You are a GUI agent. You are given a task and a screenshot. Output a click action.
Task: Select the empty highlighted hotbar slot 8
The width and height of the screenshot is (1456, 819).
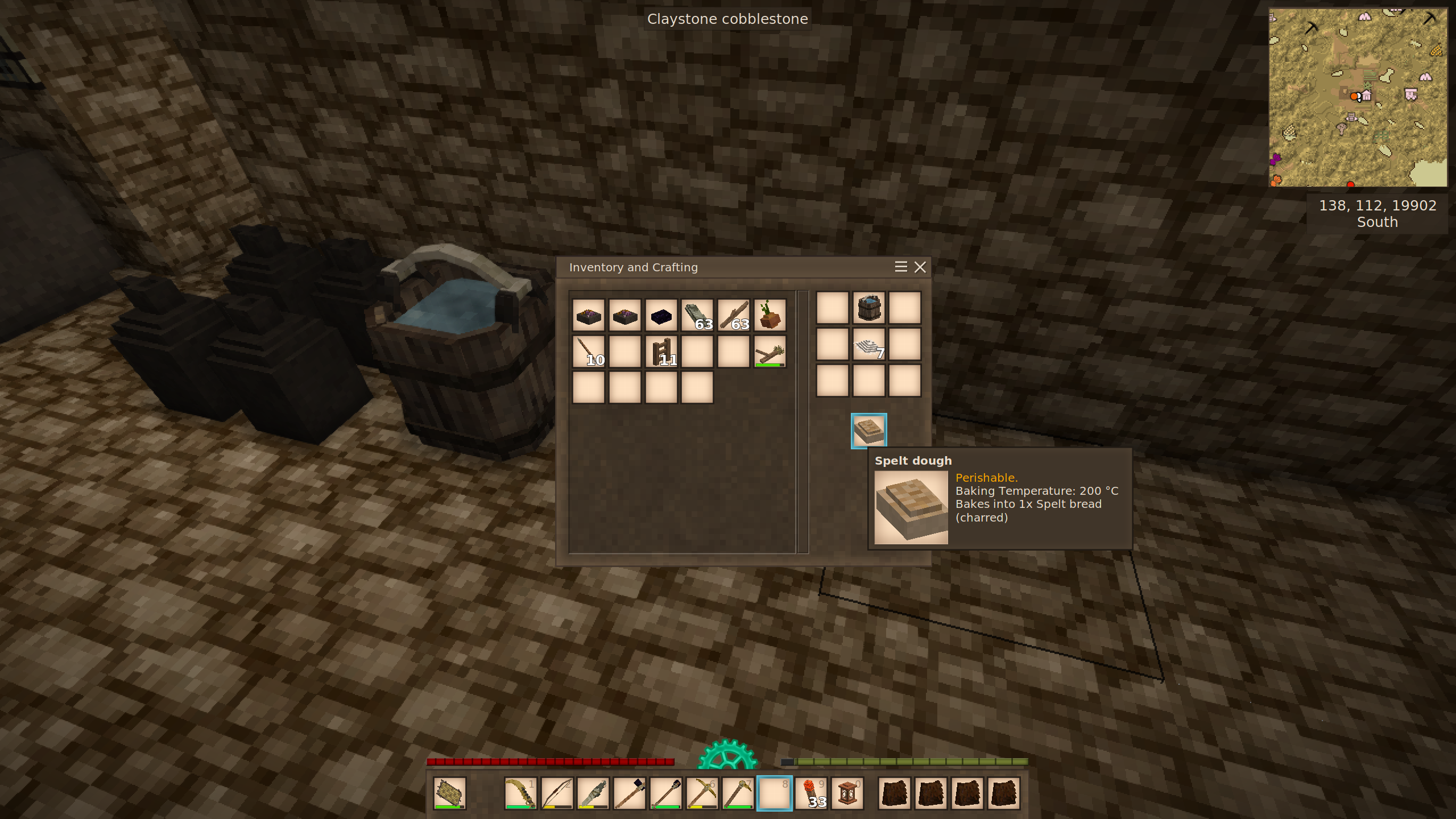775,793
